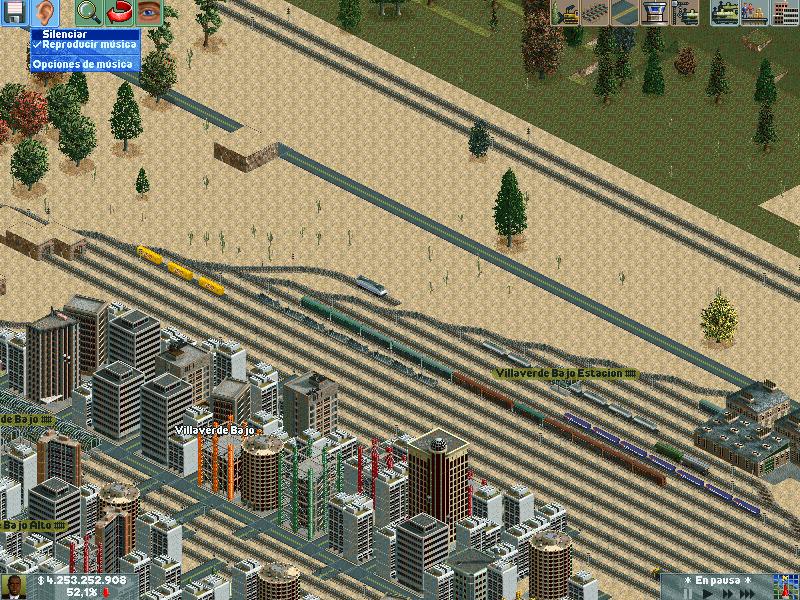
Task: Open the eye view options menu
Action: [x=149, y=13]
